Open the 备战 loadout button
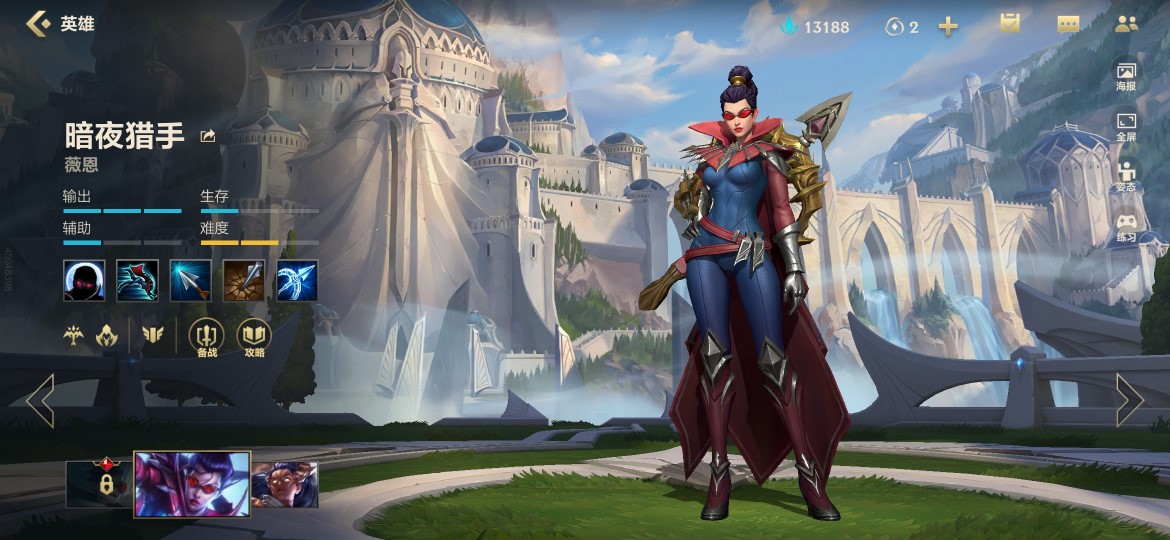1170x540 pixels. [x=206, y=338]
